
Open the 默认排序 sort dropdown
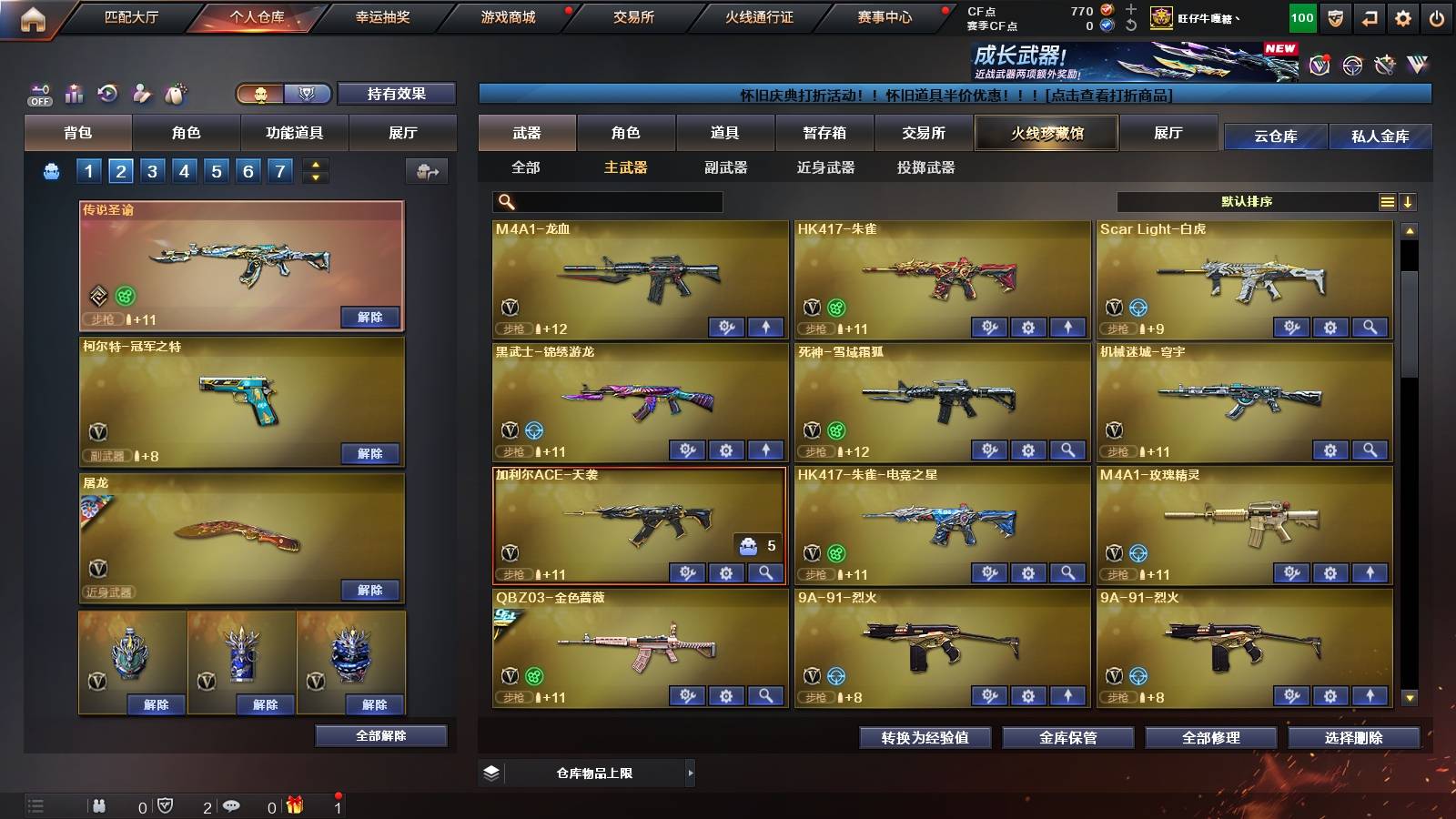1247,201
